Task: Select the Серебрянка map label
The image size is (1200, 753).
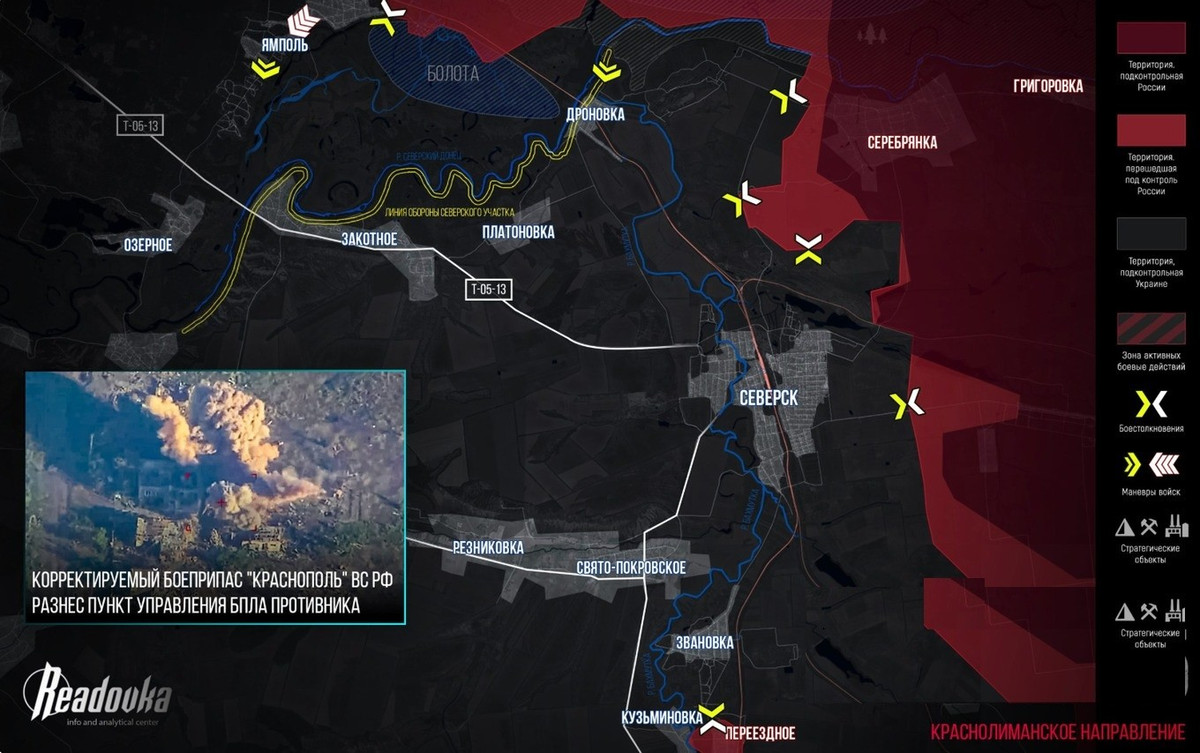Action: pyautogui.click(x=902, y=143)
